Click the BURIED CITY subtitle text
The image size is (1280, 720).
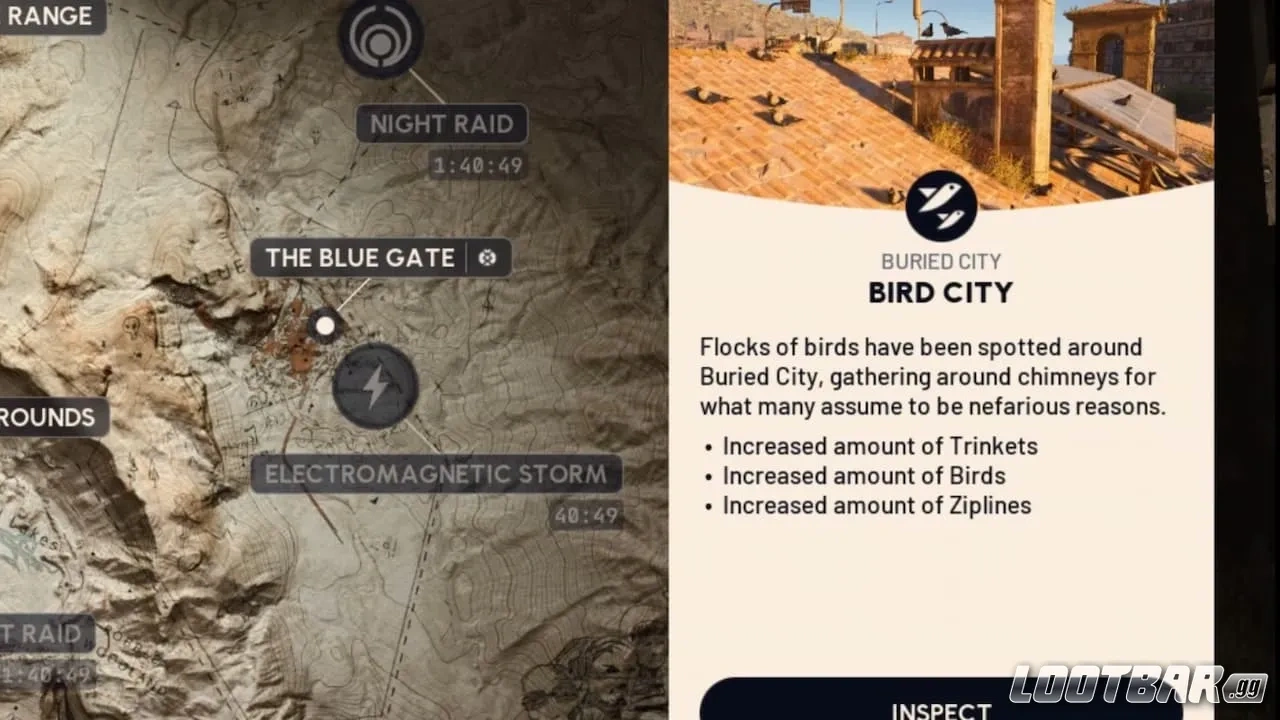940,261
